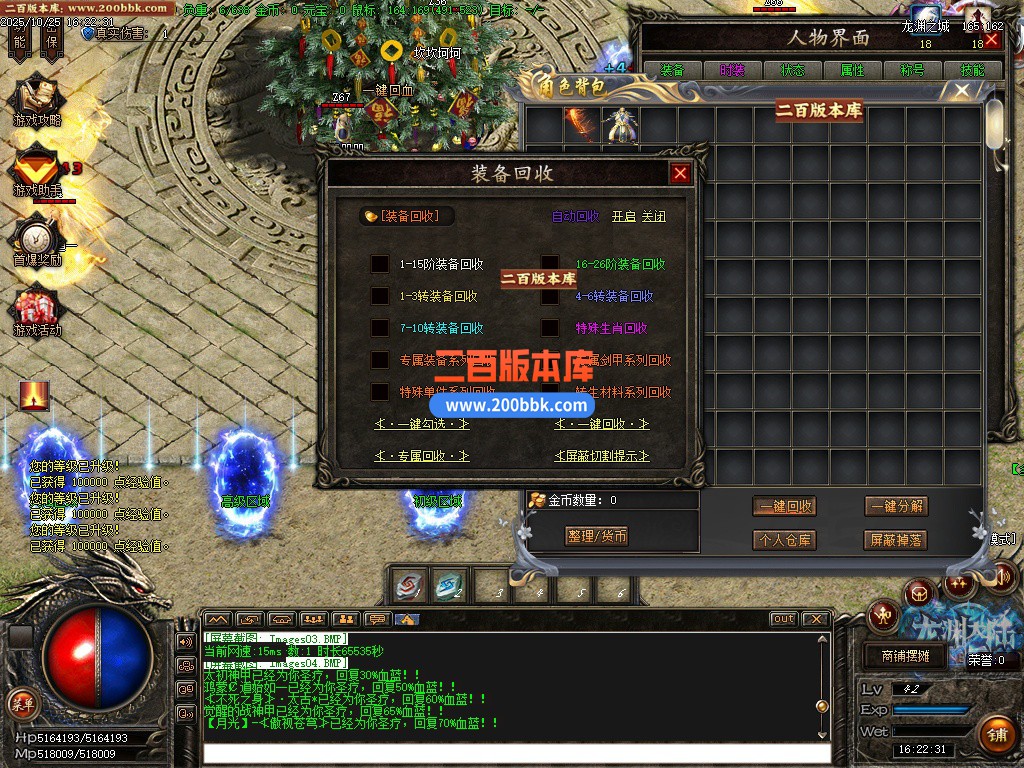Screen dimensions: 1024x768
Task: Switch to the 属性 tab
Action: (x=852, y=70)
